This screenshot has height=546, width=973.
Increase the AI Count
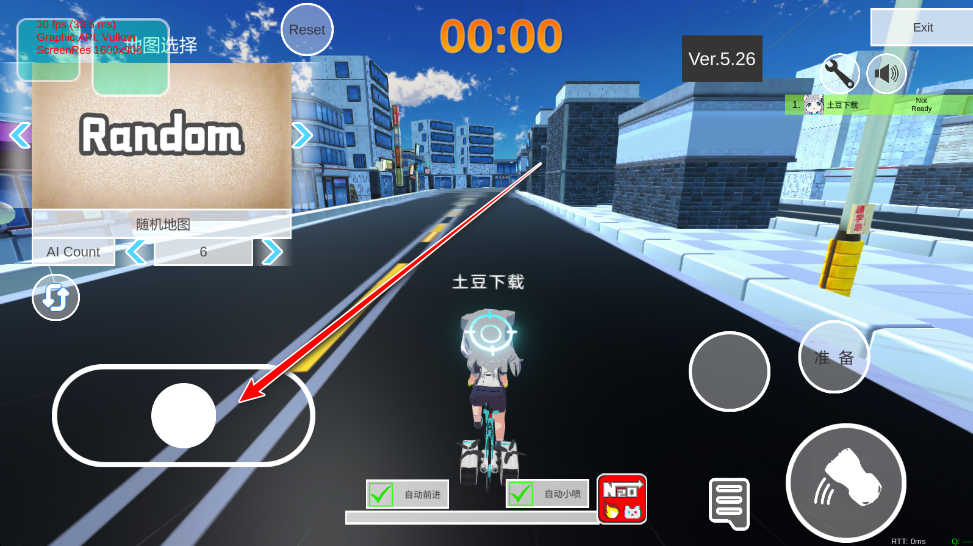click(271, 252)
